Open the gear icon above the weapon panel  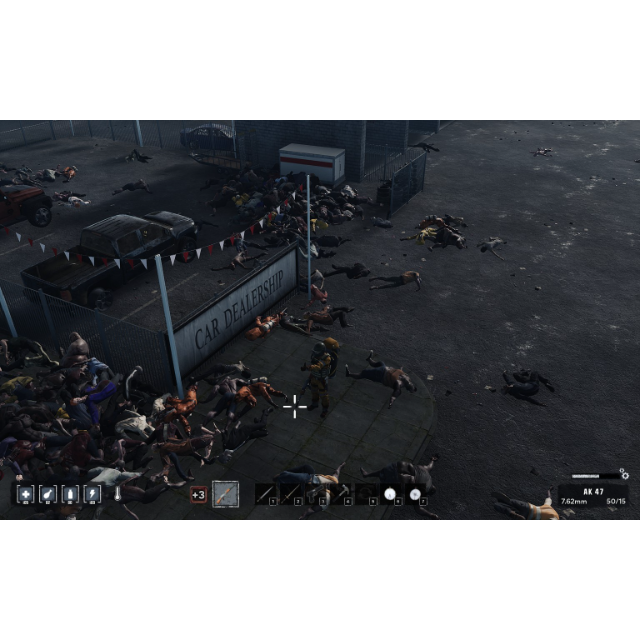[x=624, y=474]
